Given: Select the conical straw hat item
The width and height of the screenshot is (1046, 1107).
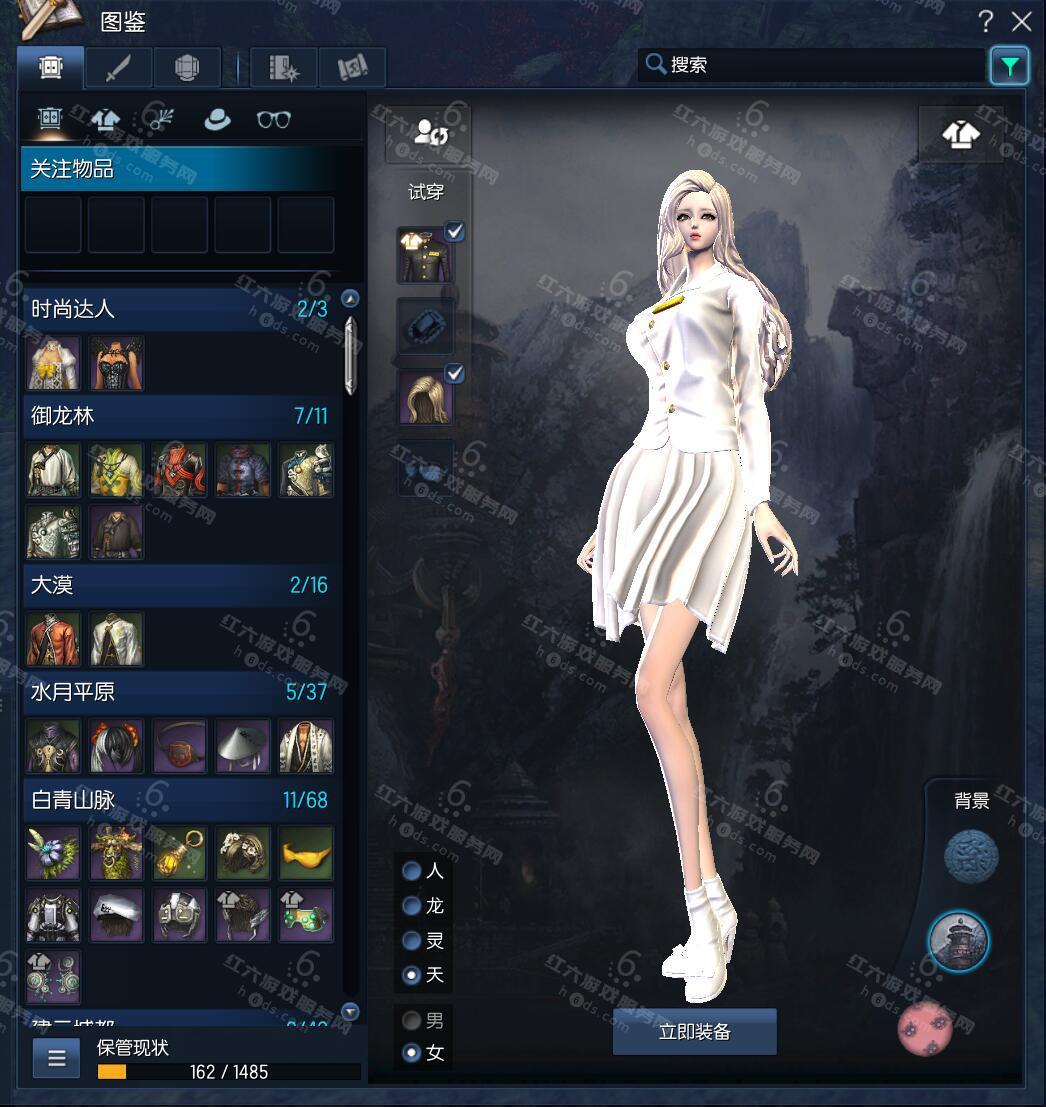Looking at the screenshot, I should (x=243, y=746).
